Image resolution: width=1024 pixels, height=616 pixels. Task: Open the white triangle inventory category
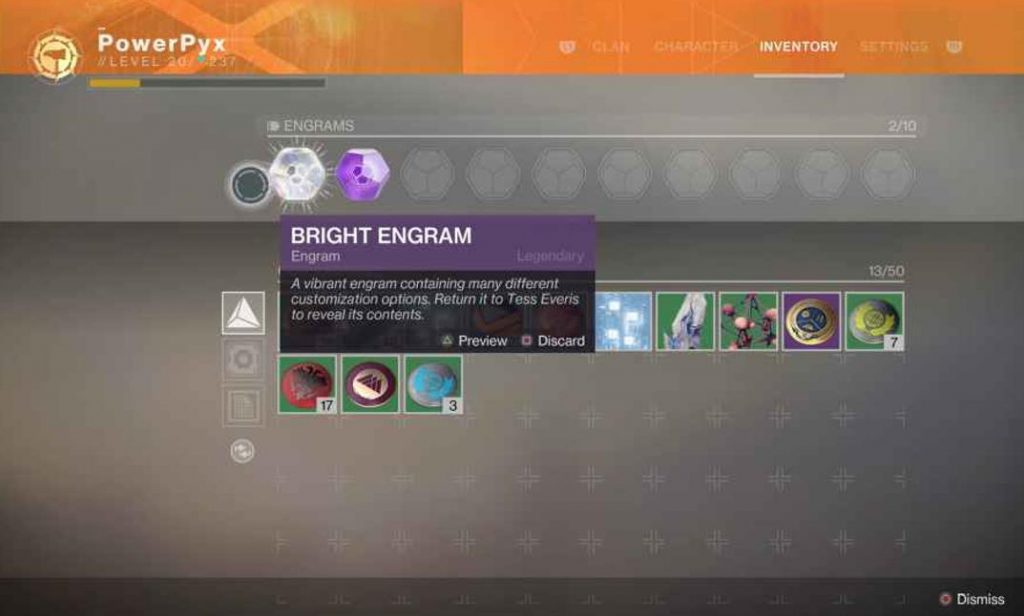243,313
